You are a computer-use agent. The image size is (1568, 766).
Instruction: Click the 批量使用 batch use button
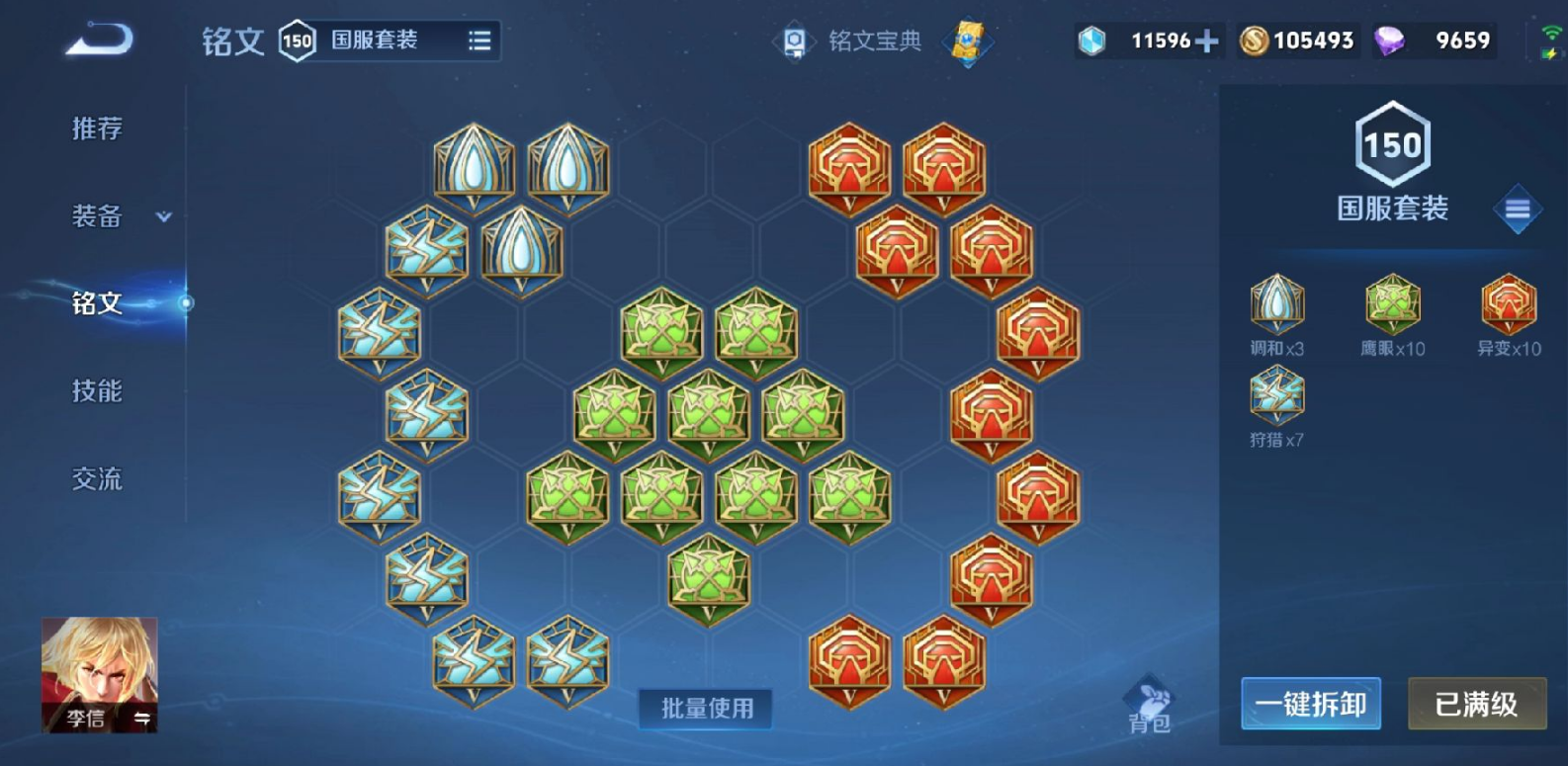pyautogui.click(x=706, y=709)
